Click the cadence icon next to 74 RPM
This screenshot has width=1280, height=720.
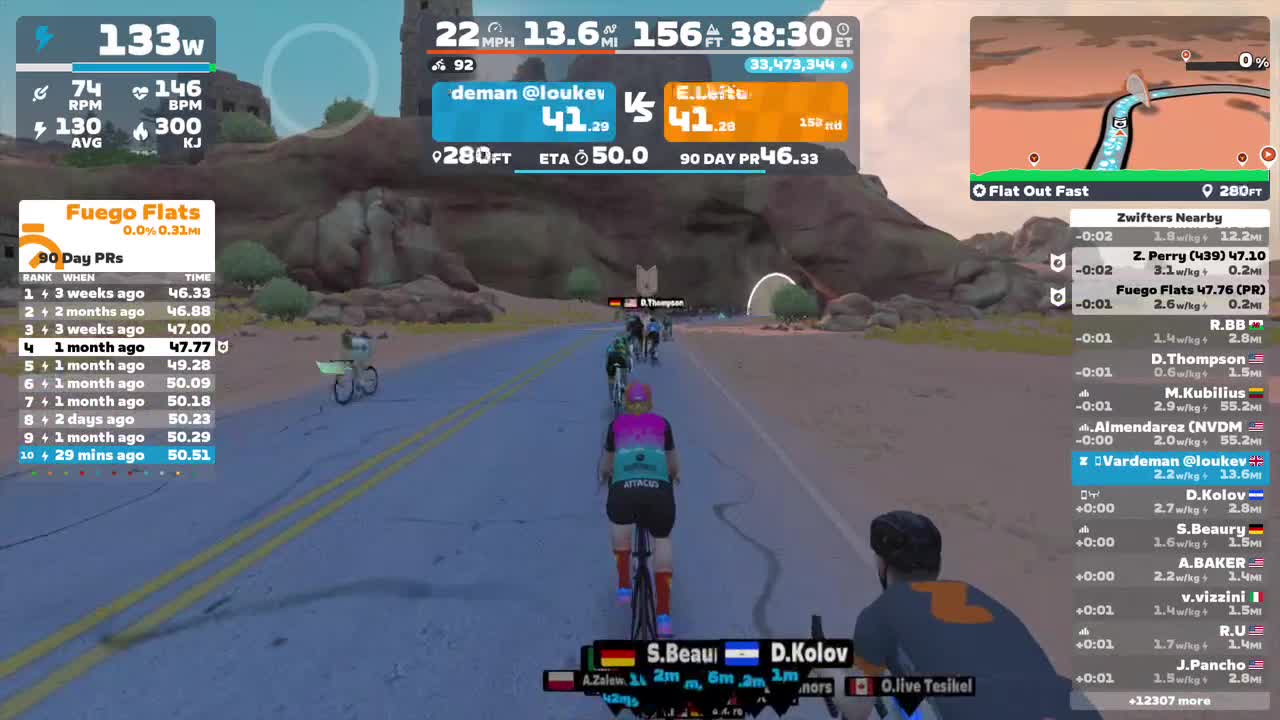(x=40, y=93)
